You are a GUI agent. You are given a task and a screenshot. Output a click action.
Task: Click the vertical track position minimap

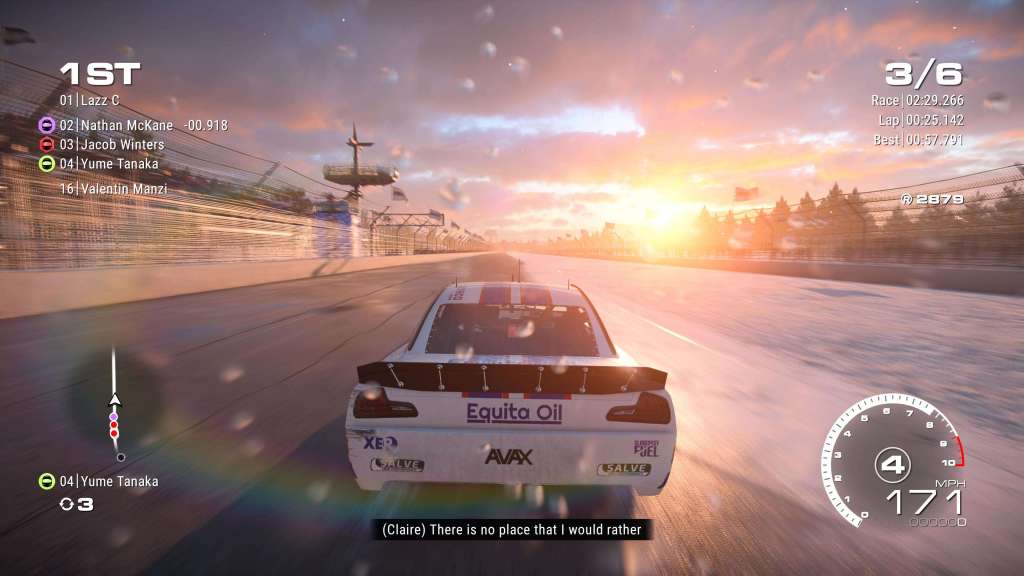click(115, 405)
